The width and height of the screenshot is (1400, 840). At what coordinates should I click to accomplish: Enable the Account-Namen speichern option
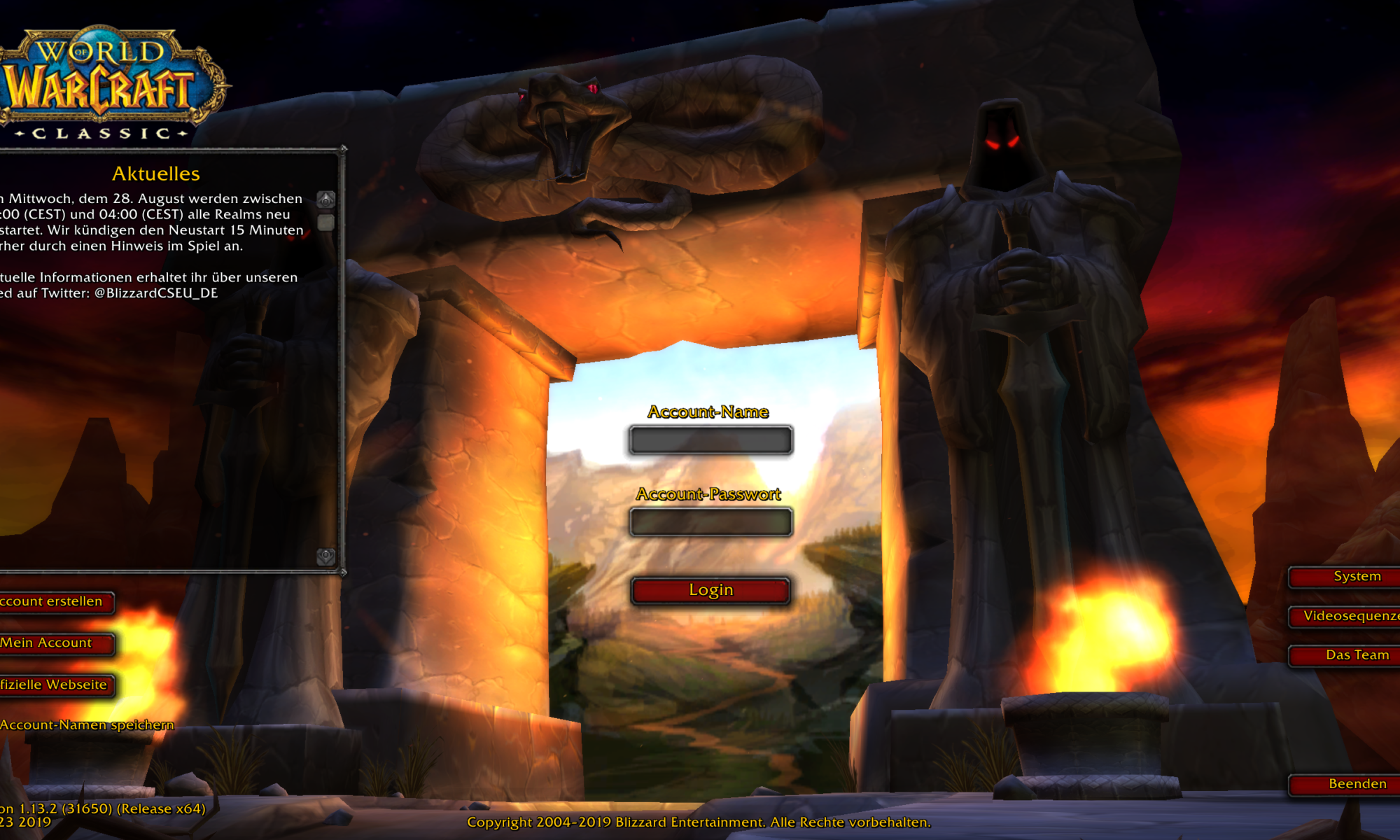pyautogui.click(x=87, y=724)
